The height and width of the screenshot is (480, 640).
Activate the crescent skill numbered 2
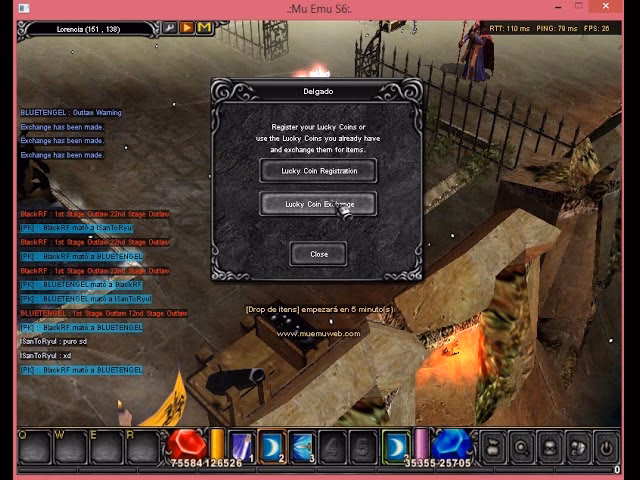point(271,446)
